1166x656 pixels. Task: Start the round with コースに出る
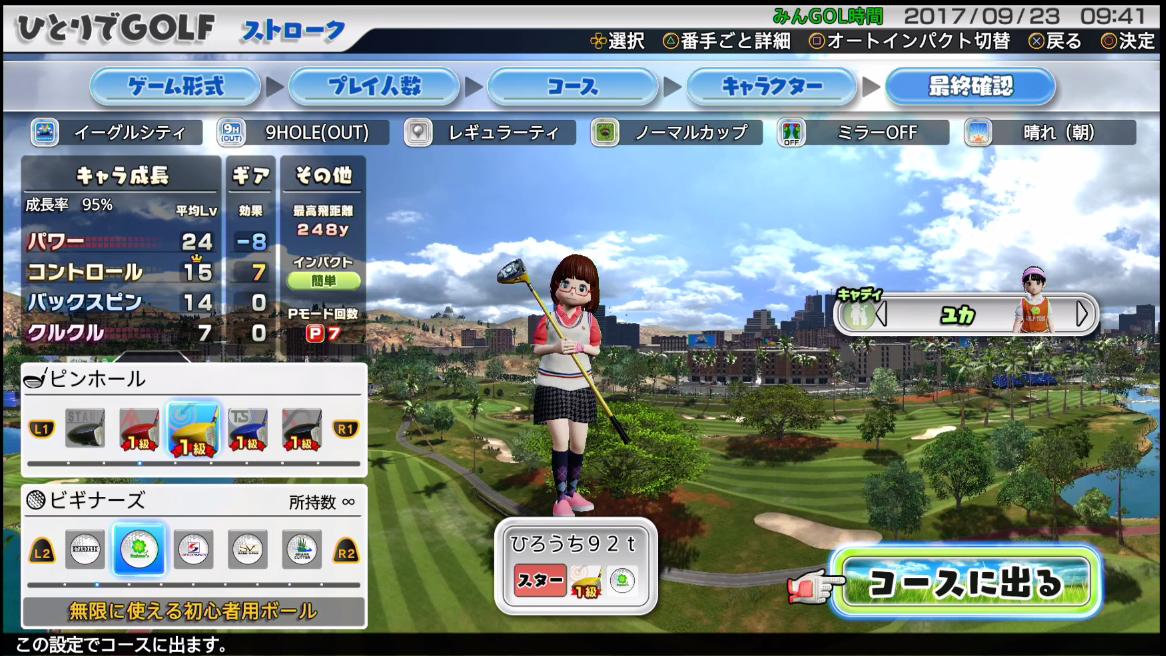(965, 582)
